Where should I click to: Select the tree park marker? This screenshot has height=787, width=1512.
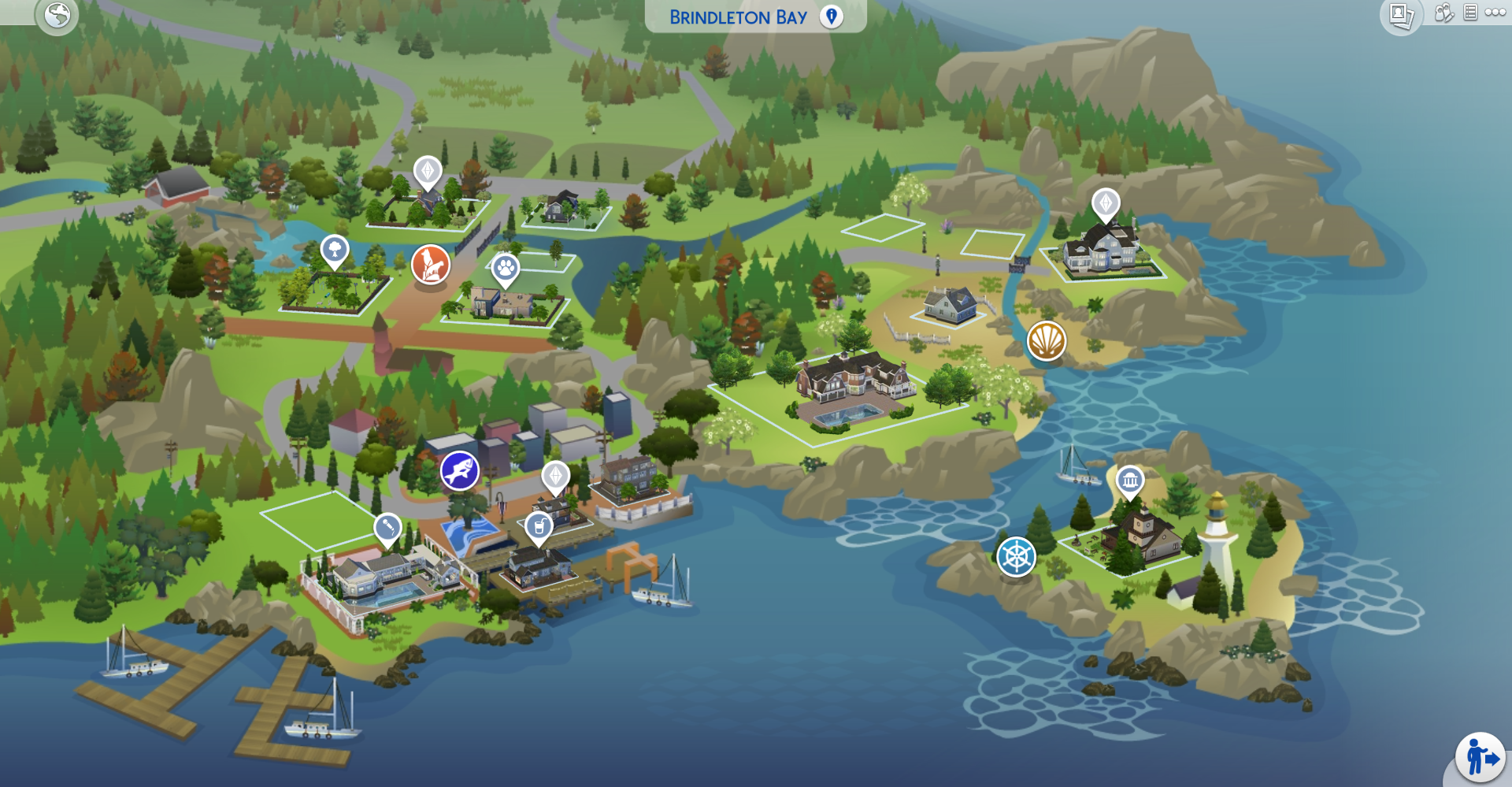point(333,251)
